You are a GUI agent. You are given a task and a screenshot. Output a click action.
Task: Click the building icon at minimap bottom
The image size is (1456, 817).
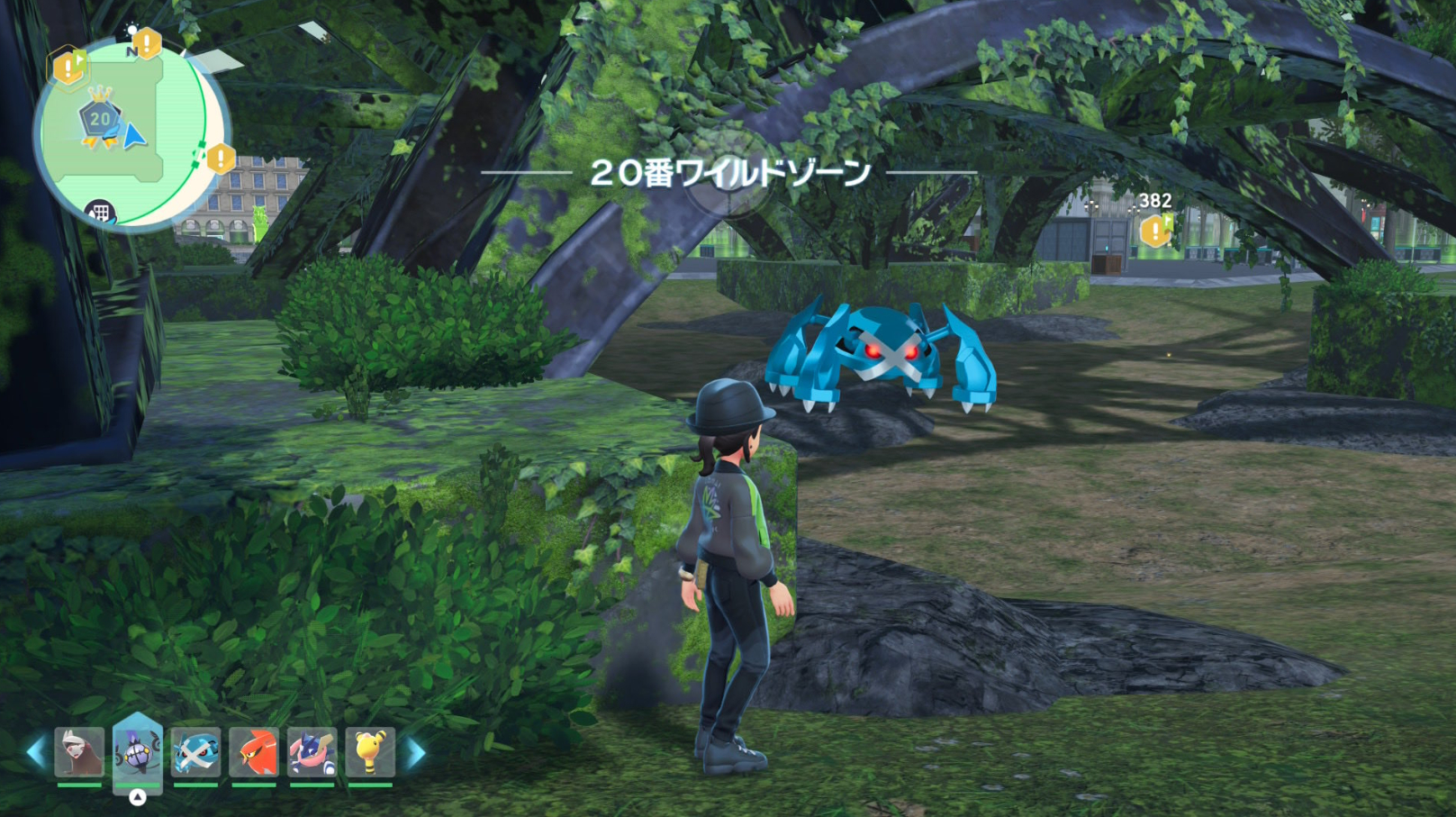click(100, 213)
